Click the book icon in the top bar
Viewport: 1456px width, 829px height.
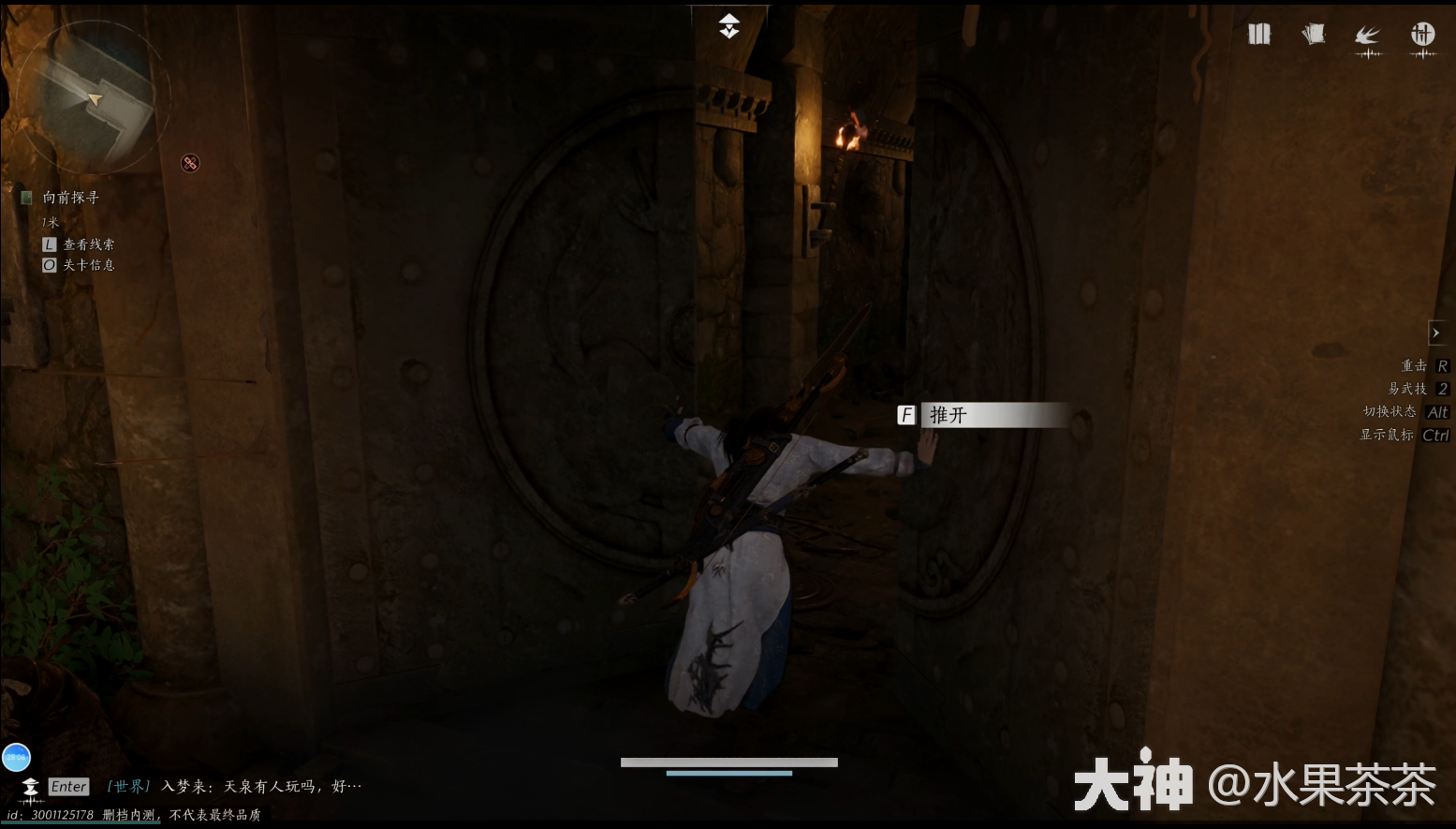(x=1259, y=35)
